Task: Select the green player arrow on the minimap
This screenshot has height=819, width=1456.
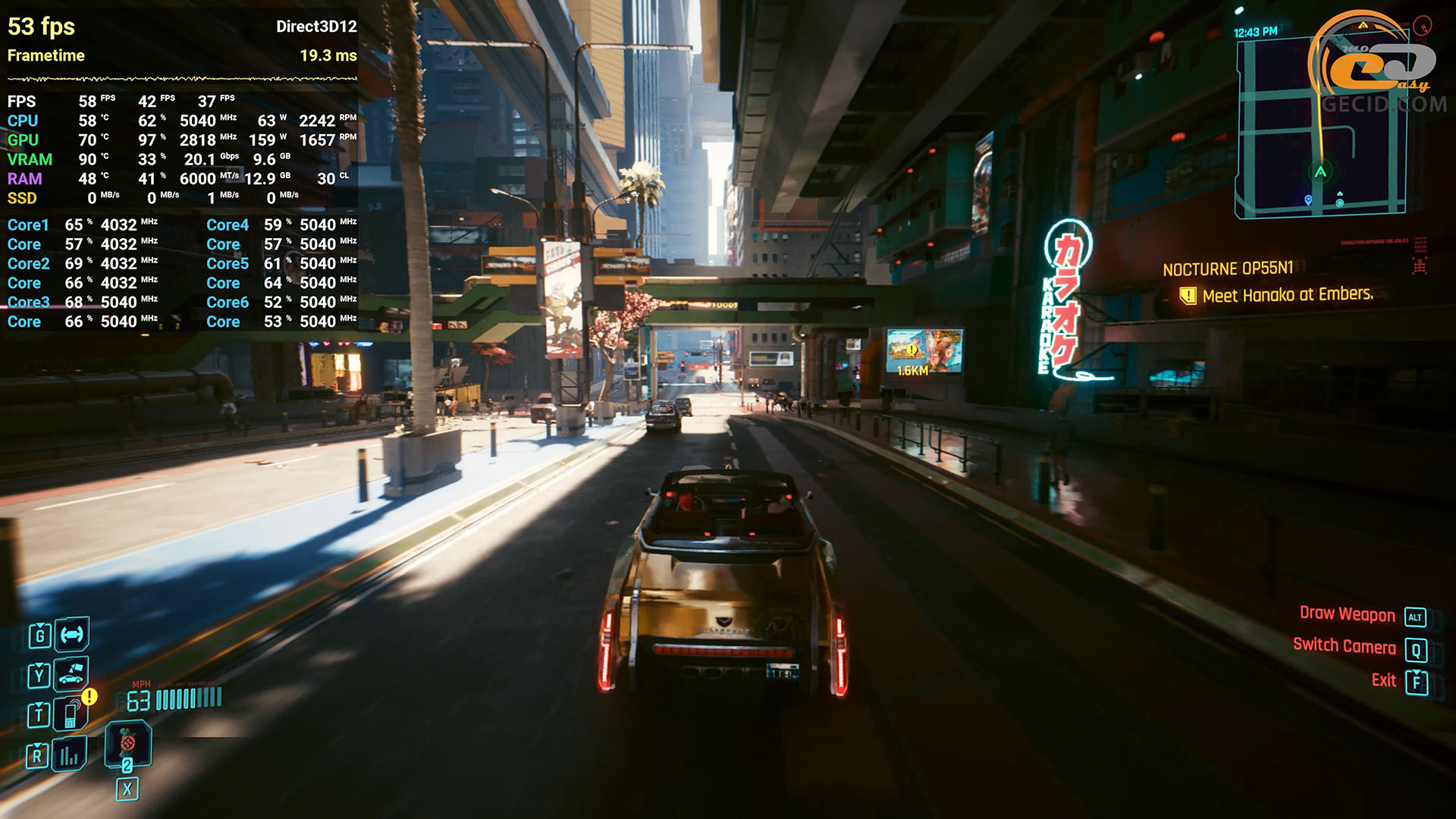Action: pyautogui.click(x=1320, y=172)
